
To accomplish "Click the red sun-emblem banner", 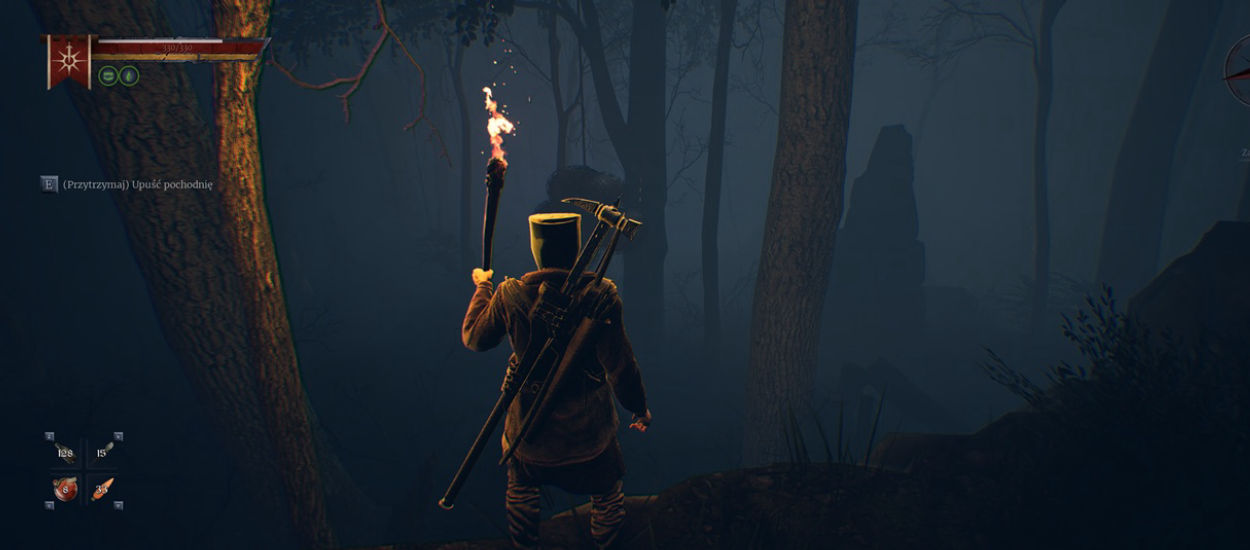I will [68, 60].
